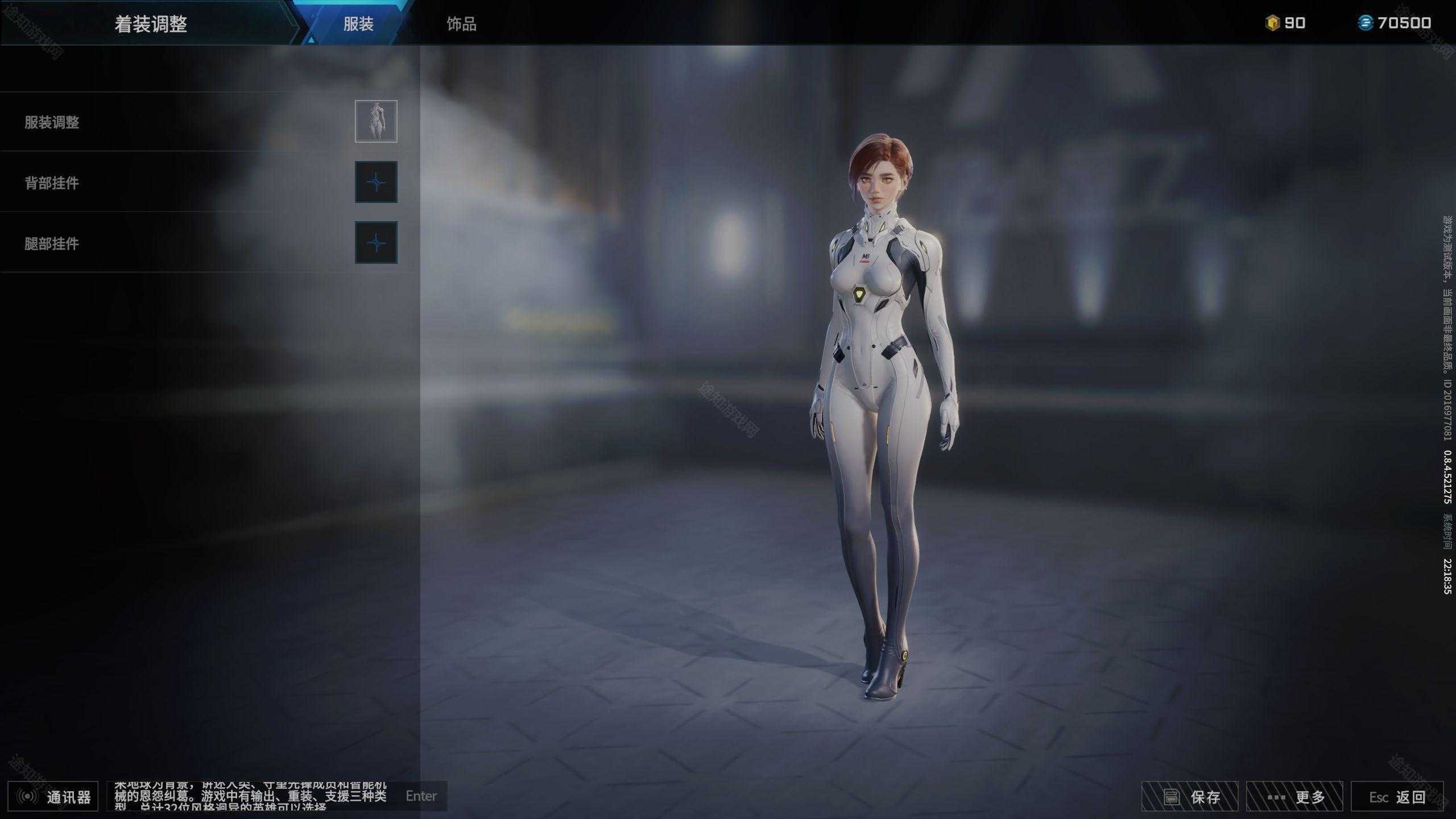1456x819 pixels.
Task: Switch to the 服装 tab
Action: pos(358,24)
